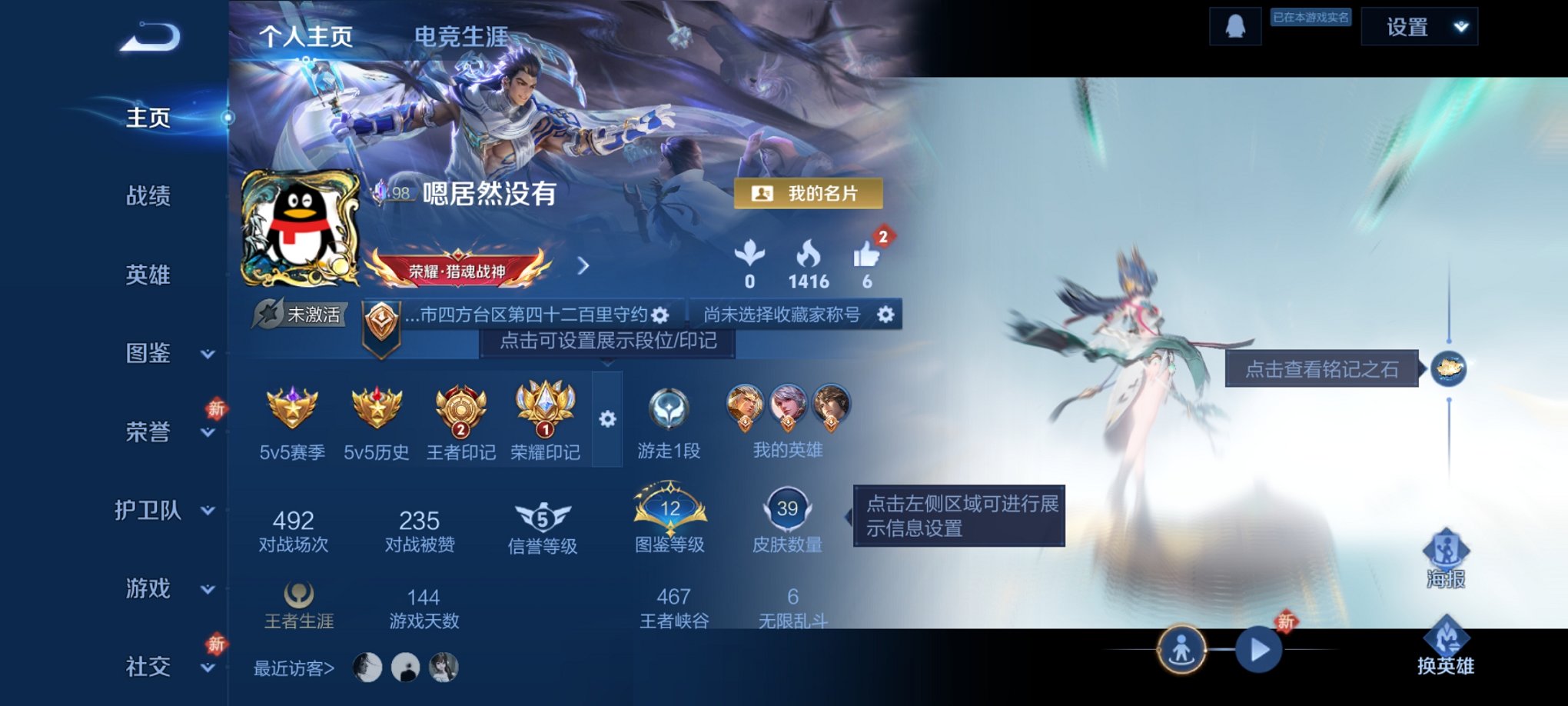Viewport: 1568px width, 706px height.
Task: Click the gear to set displayed rank emblems
Action: [608, 418]
